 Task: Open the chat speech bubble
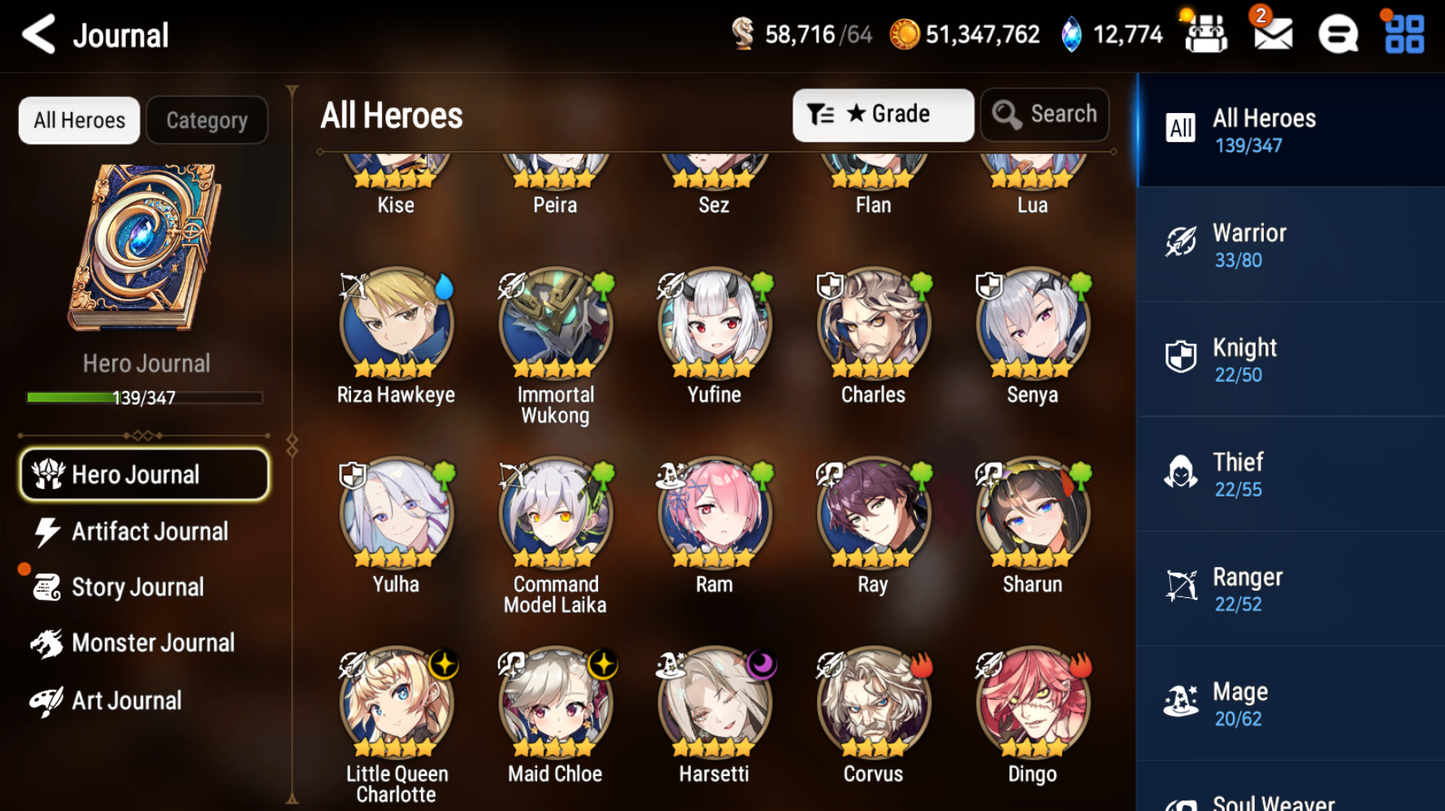click(x=1338, y=35)
